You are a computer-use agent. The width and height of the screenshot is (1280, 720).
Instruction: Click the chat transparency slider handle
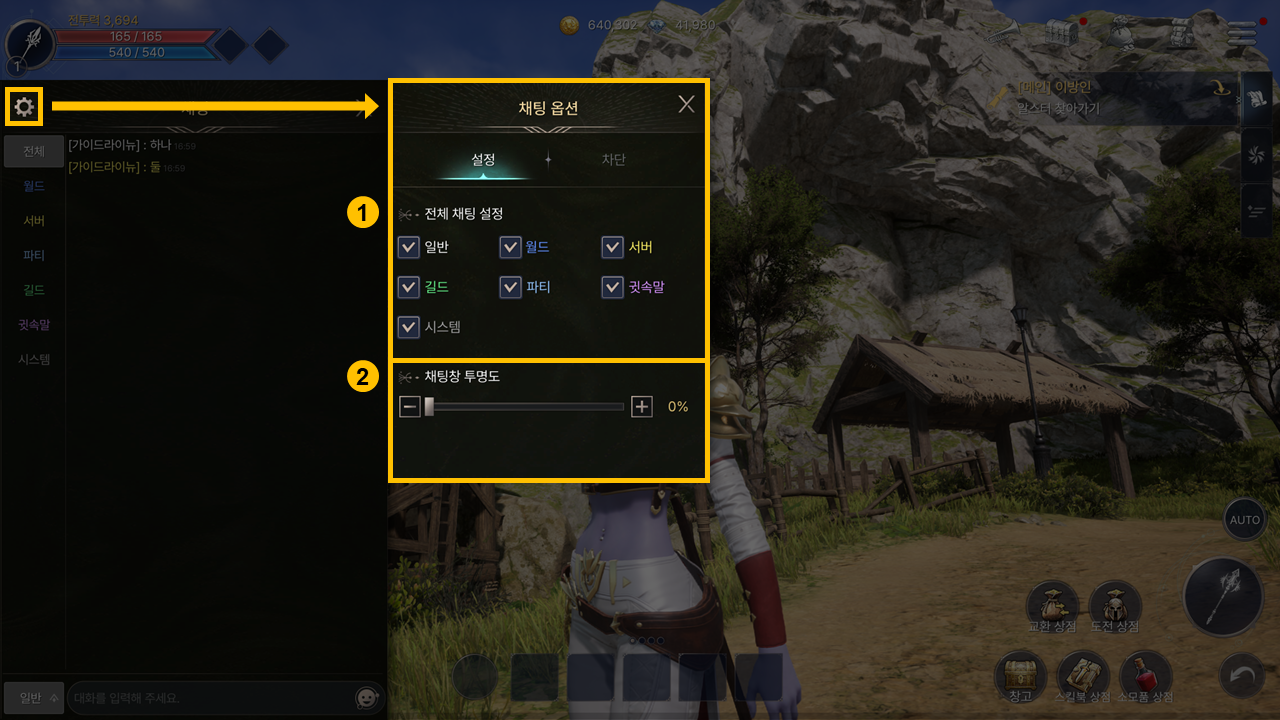tap(429, 407)
